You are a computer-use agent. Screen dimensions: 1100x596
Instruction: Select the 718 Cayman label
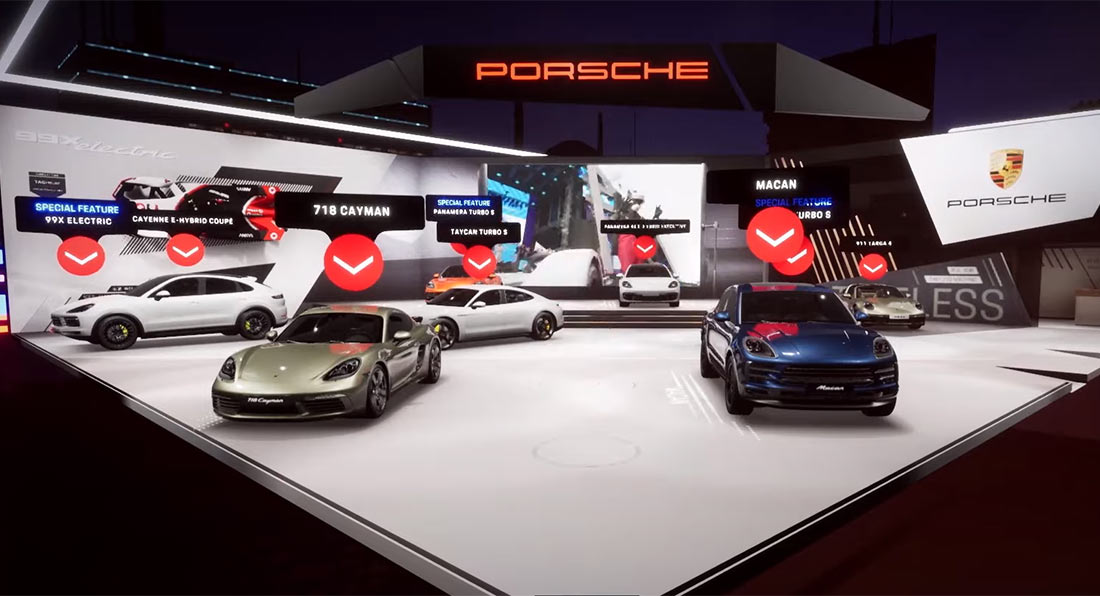click(349, 211)
